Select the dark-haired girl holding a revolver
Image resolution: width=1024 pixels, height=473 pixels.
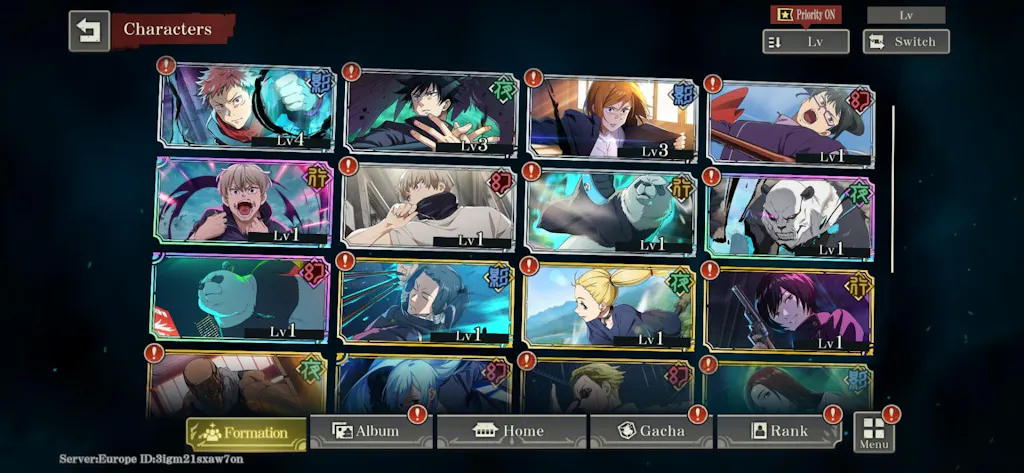click(x=789, y=309)
